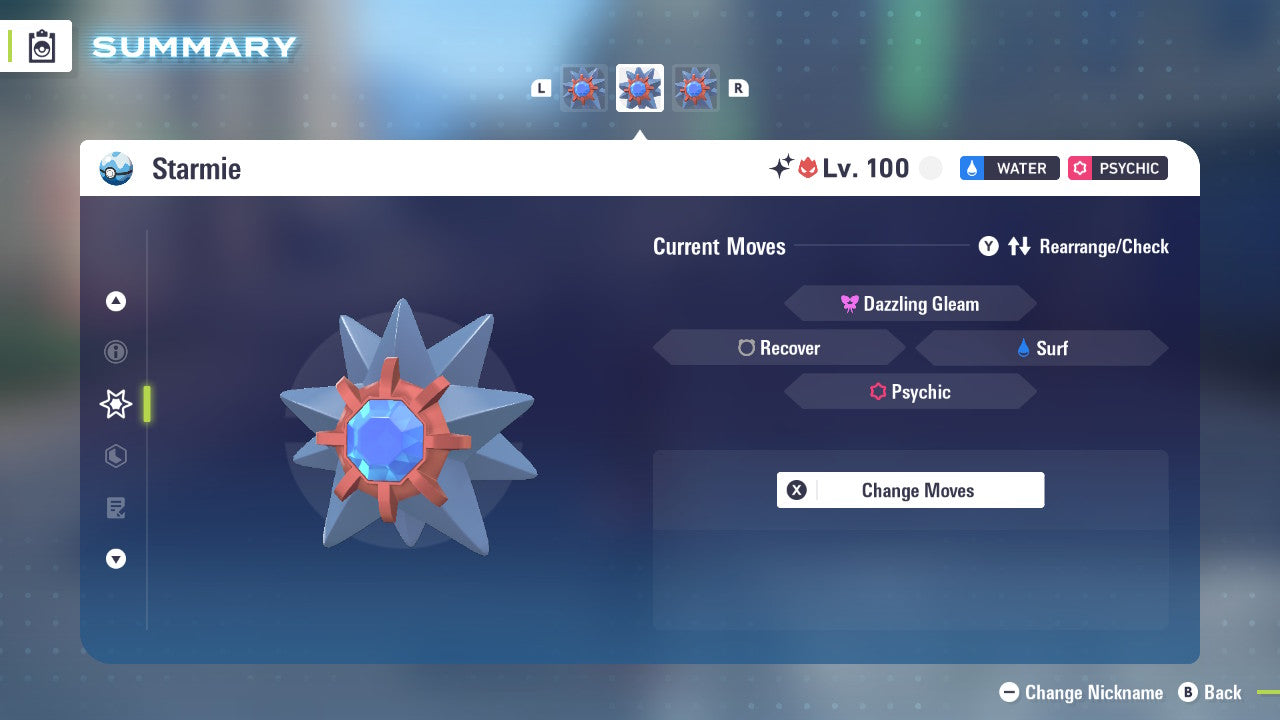This screenshot has height=720, width=1280.
Task: Select the Recover move
Action: 779,347
